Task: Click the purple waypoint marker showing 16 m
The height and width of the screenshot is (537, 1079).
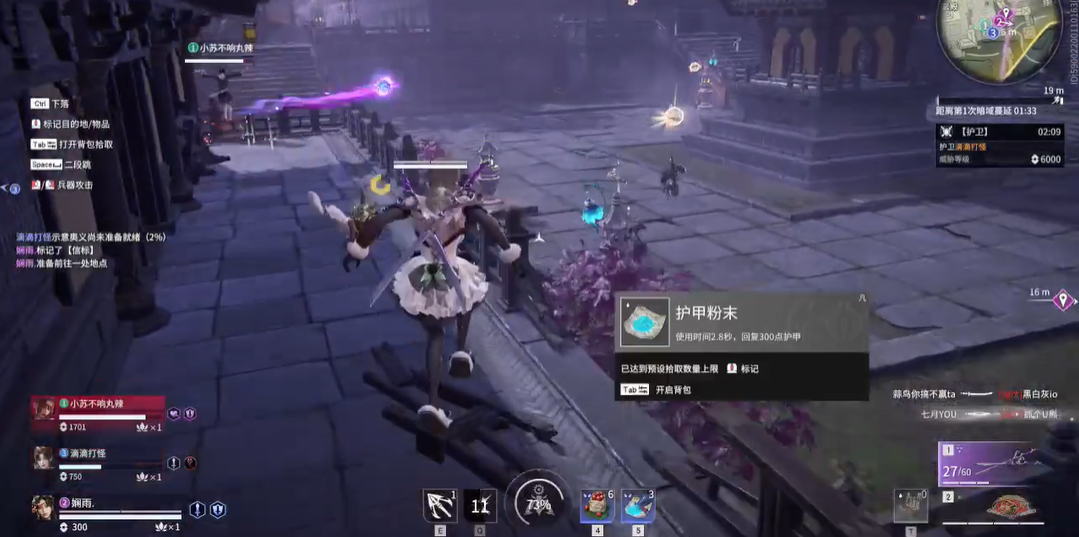Action: click(1062, 301)
